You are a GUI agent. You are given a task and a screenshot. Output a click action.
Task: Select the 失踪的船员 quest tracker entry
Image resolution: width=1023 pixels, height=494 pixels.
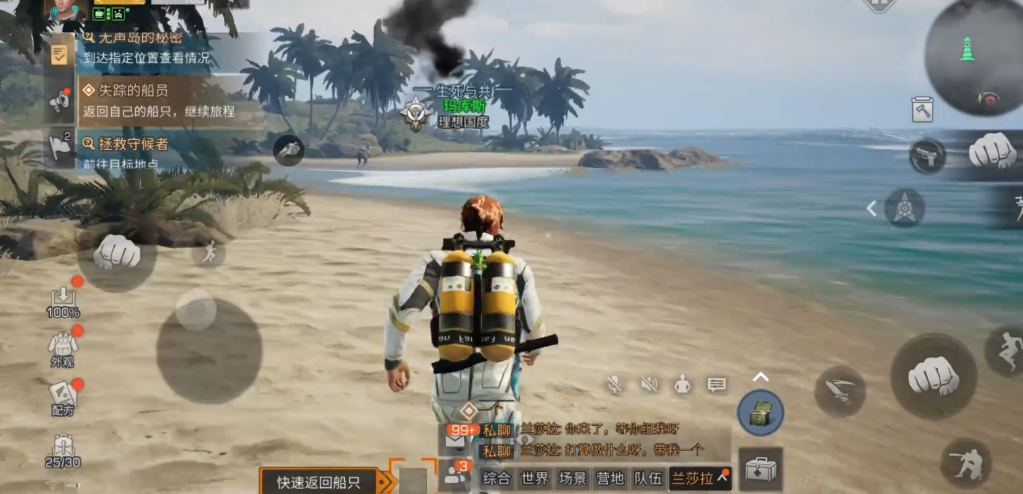tap(140, 98)
